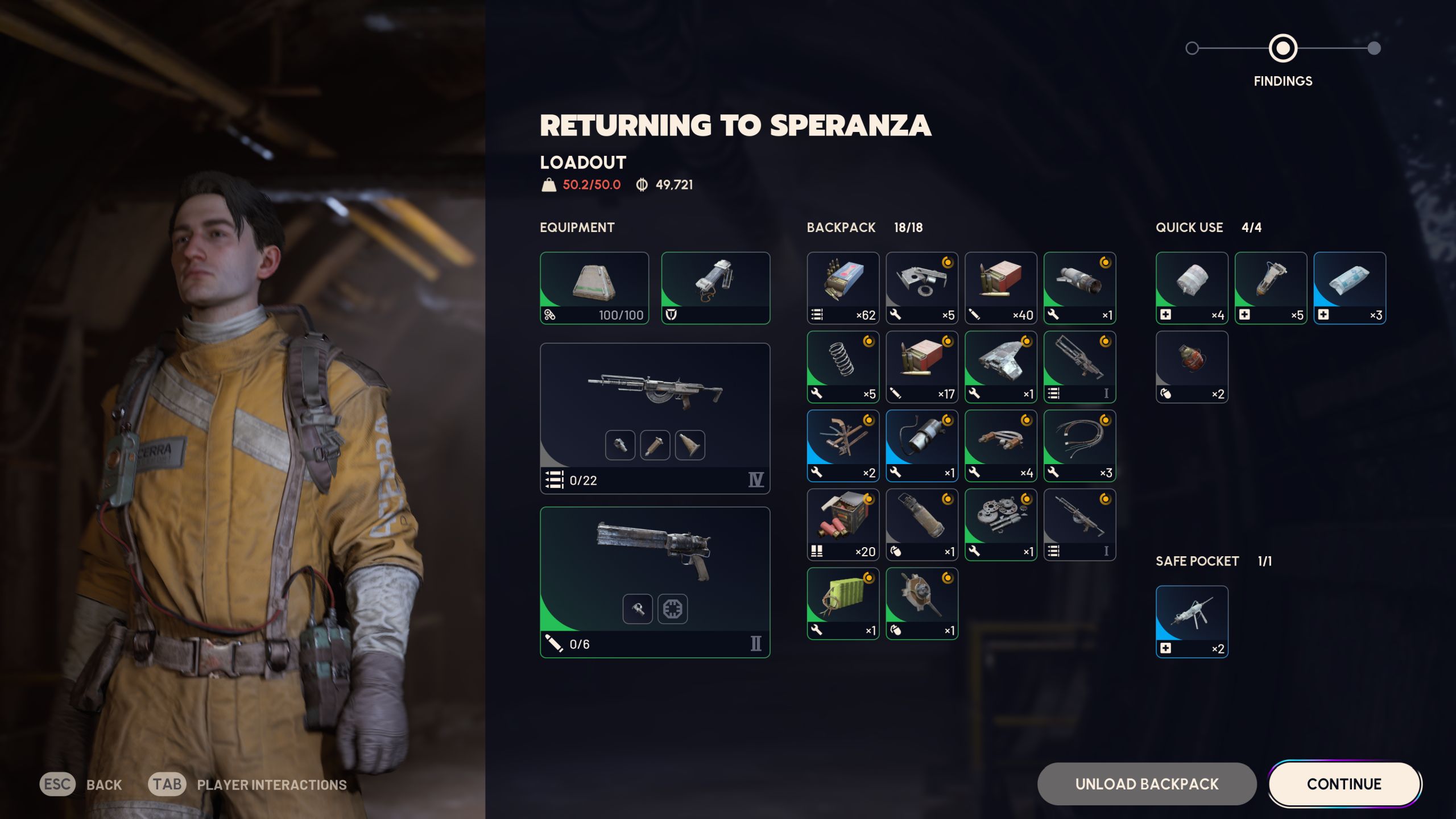Click the Continue button

[x=1344, y=784]
